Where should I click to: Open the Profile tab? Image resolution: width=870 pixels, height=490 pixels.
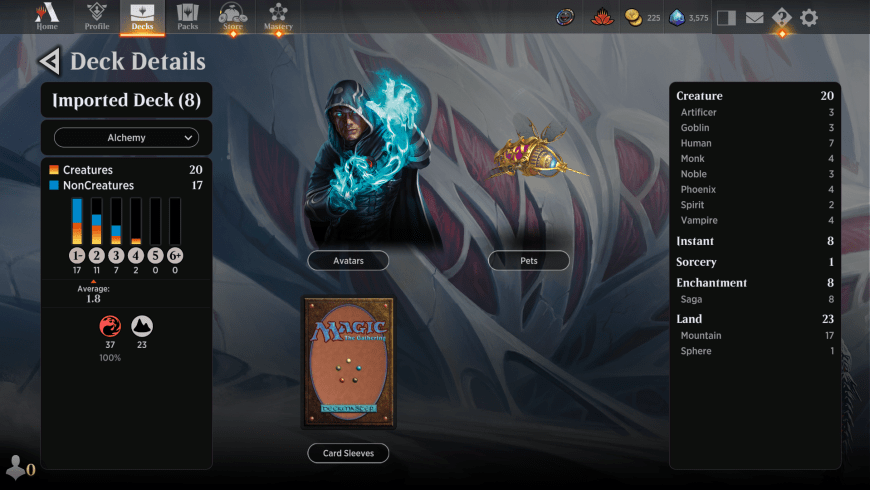coord(97,16)
